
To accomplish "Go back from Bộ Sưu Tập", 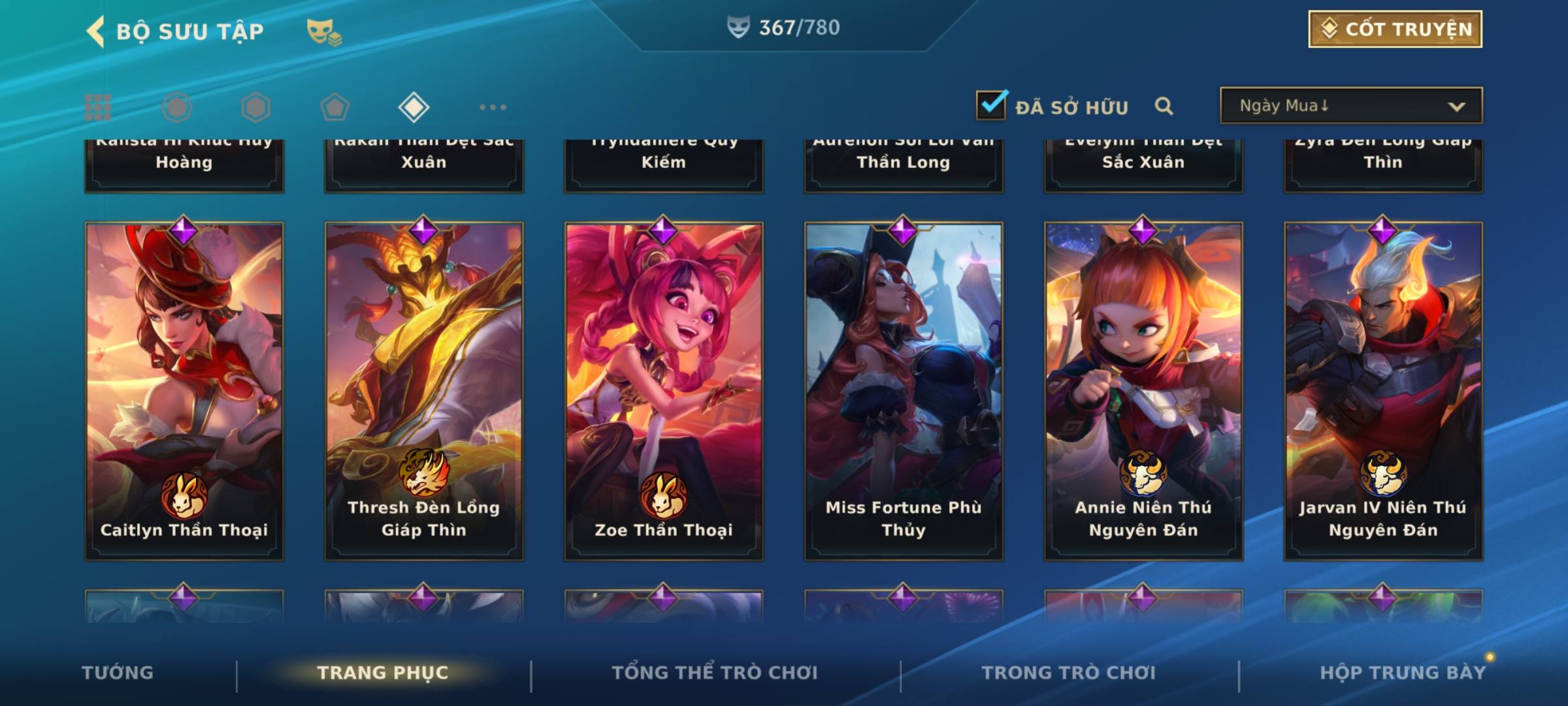I will tap(97, 31).
